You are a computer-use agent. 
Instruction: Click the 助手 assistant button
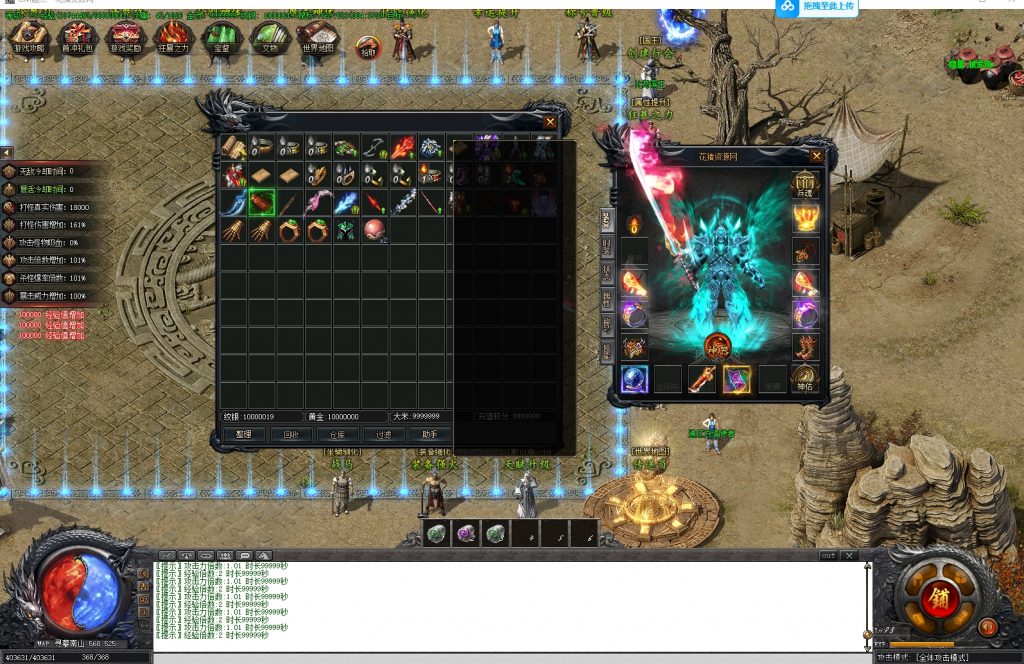(431, 434)
